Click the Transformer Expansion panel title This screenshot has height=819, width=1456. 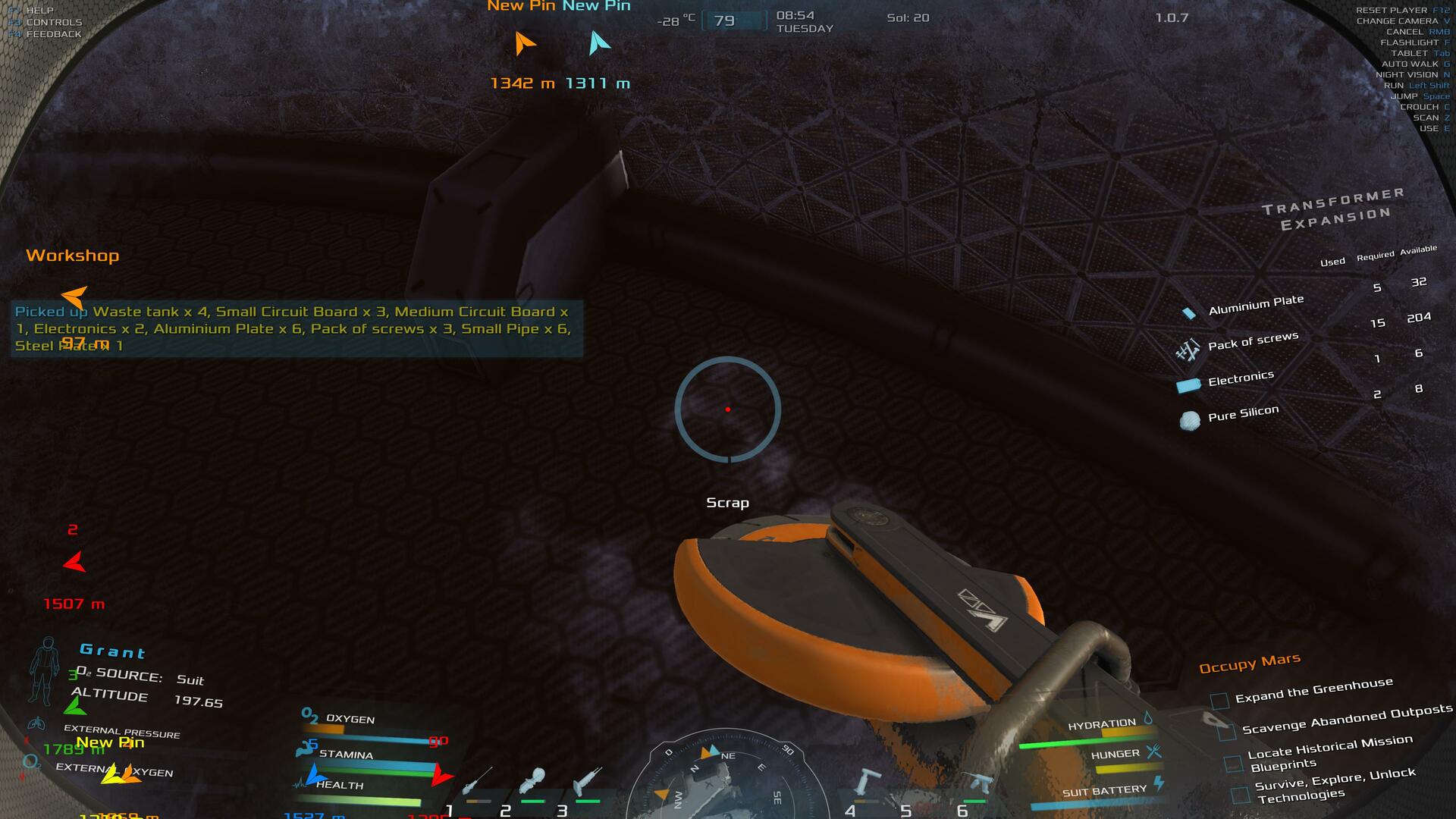coord(1332,209)
